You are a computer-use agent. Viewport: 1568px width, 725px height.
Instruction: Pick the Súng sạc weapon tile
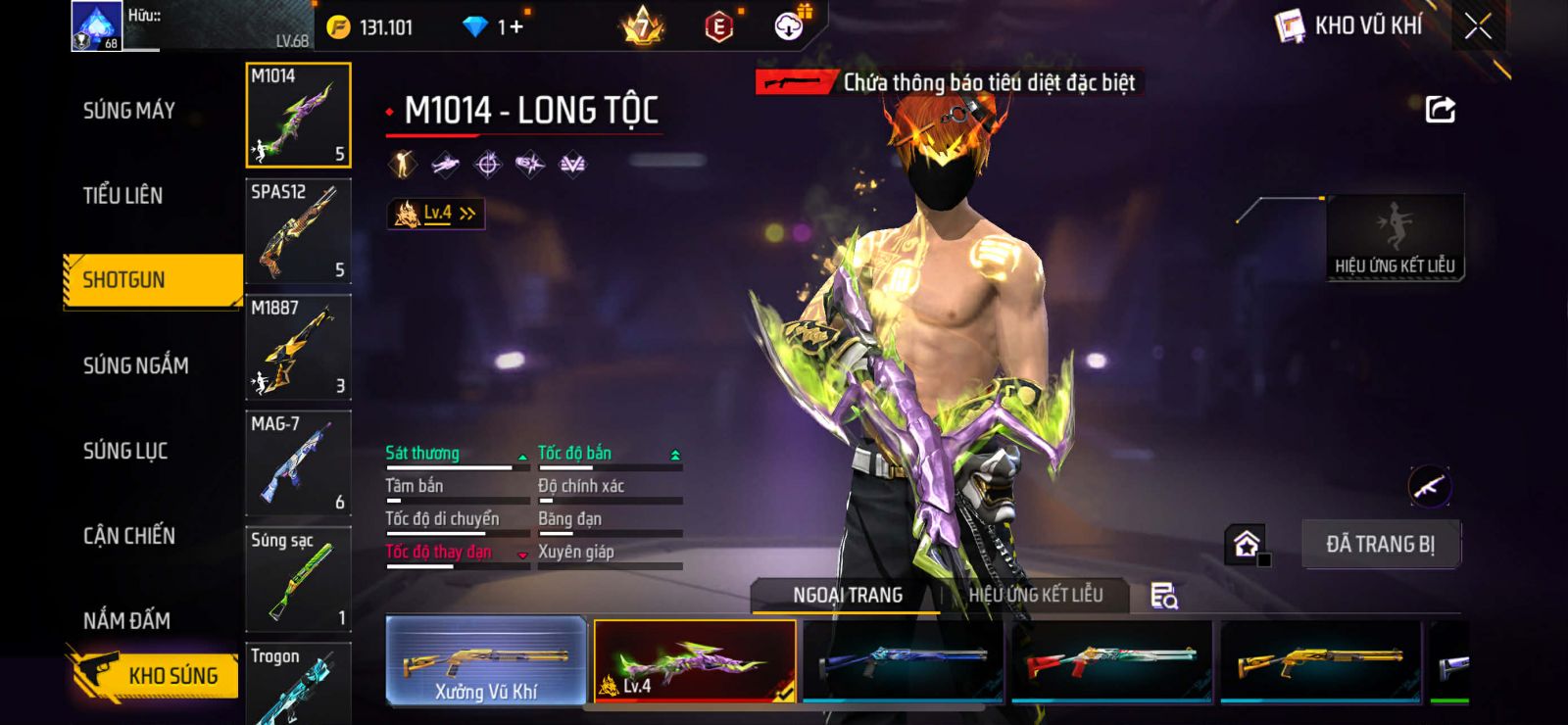coord(298,578)
